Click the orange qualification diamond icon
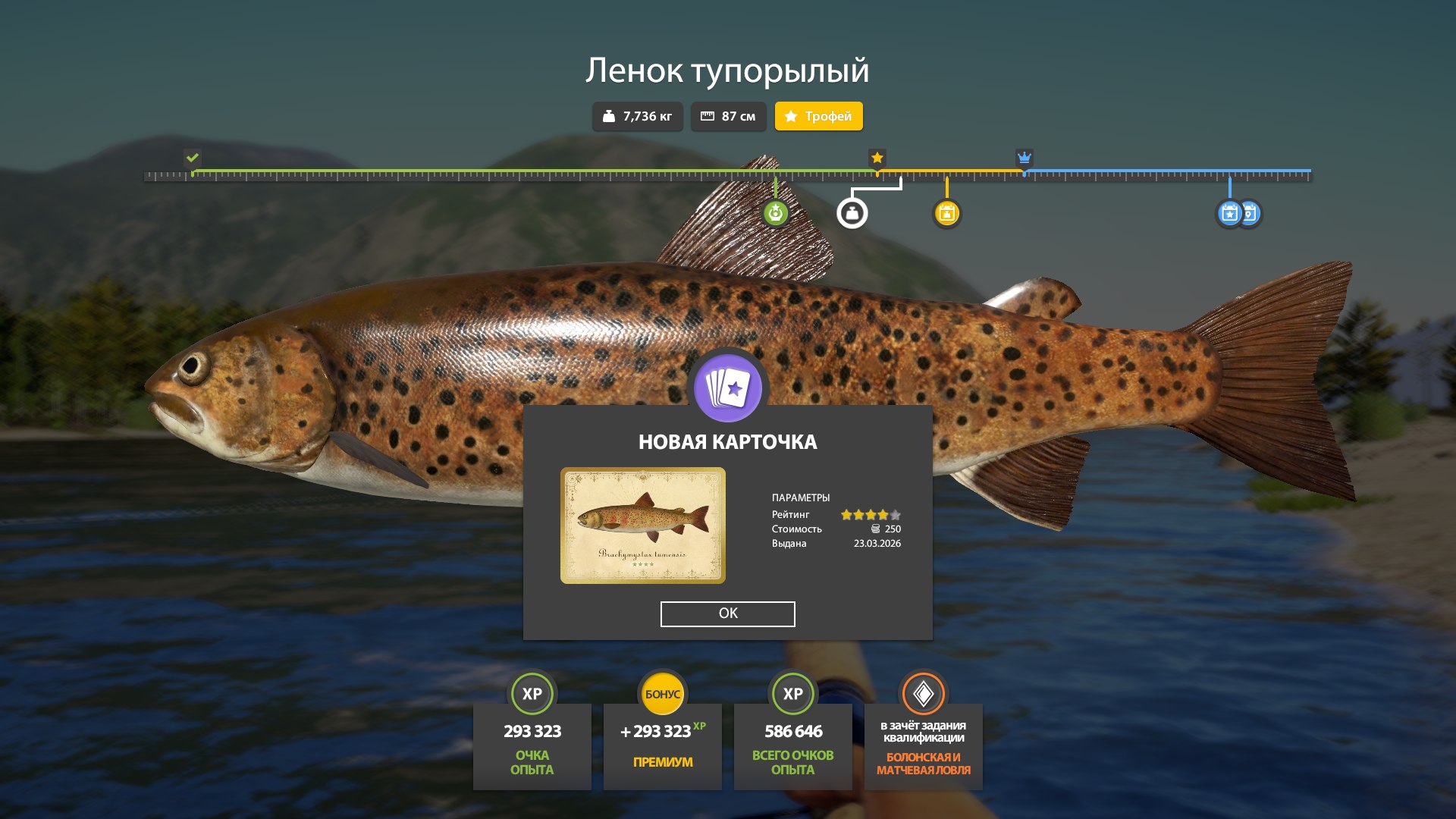Image resolution: width=1456 pixels, height=819 pixels. 922,693
